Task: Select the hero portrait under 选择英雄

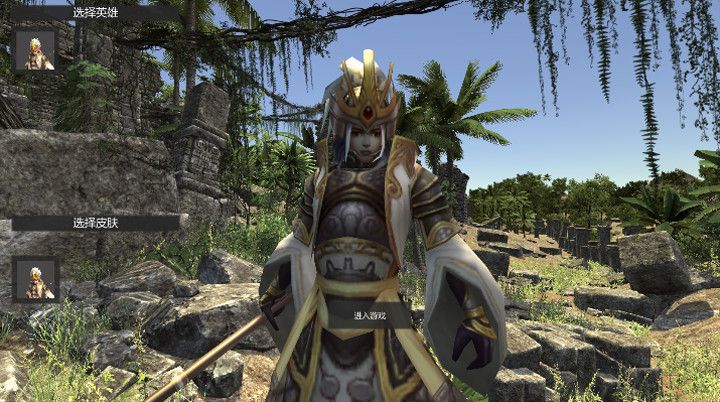Action: point(35,51)
